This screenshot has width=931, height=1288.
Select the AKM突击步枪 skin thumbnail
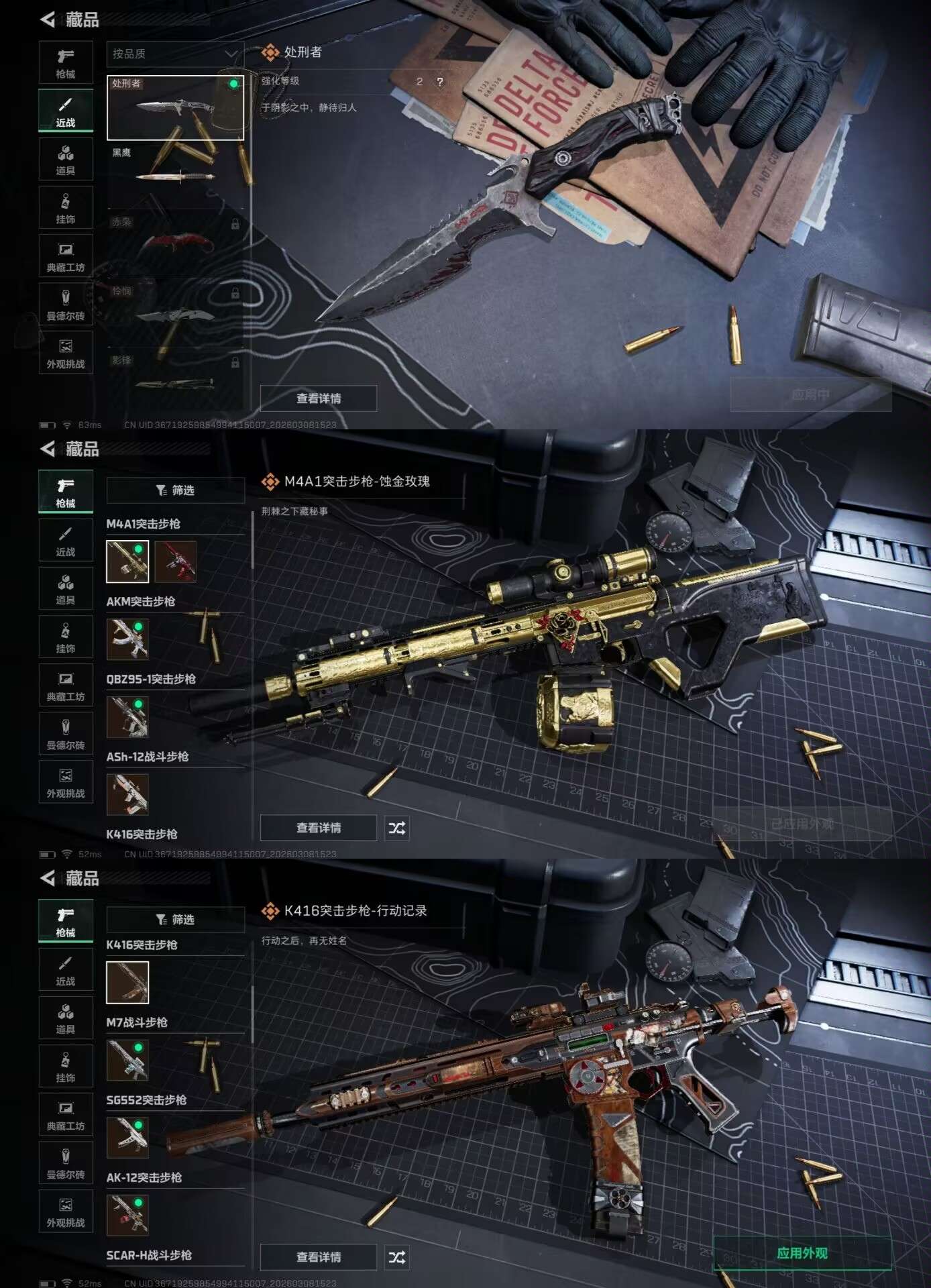[x=127, y=639]
